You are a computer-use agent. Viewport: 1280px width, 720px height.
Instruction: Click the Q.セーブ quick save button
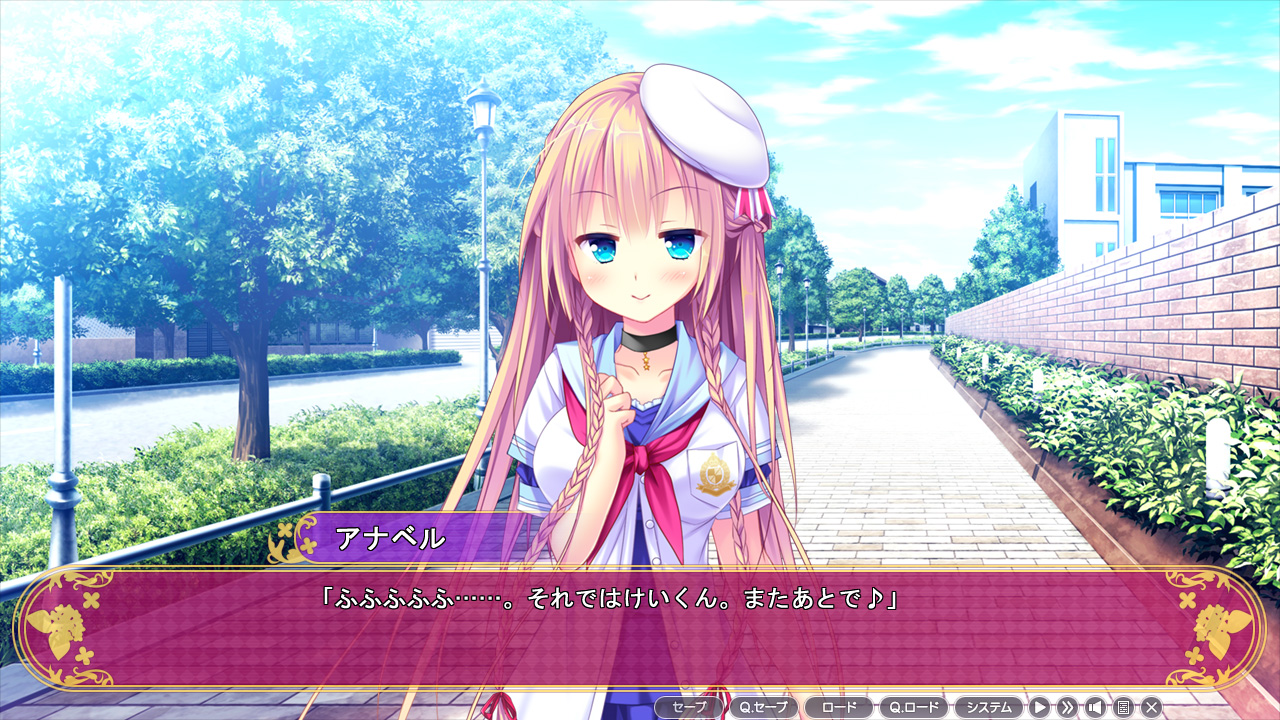764,707
